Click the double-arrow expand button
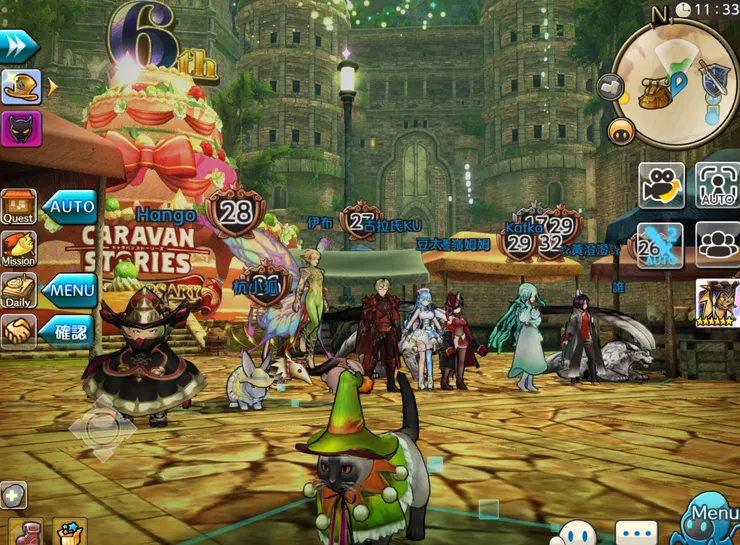The width and height of the screenshot is (740, 545). coord(18,45)
